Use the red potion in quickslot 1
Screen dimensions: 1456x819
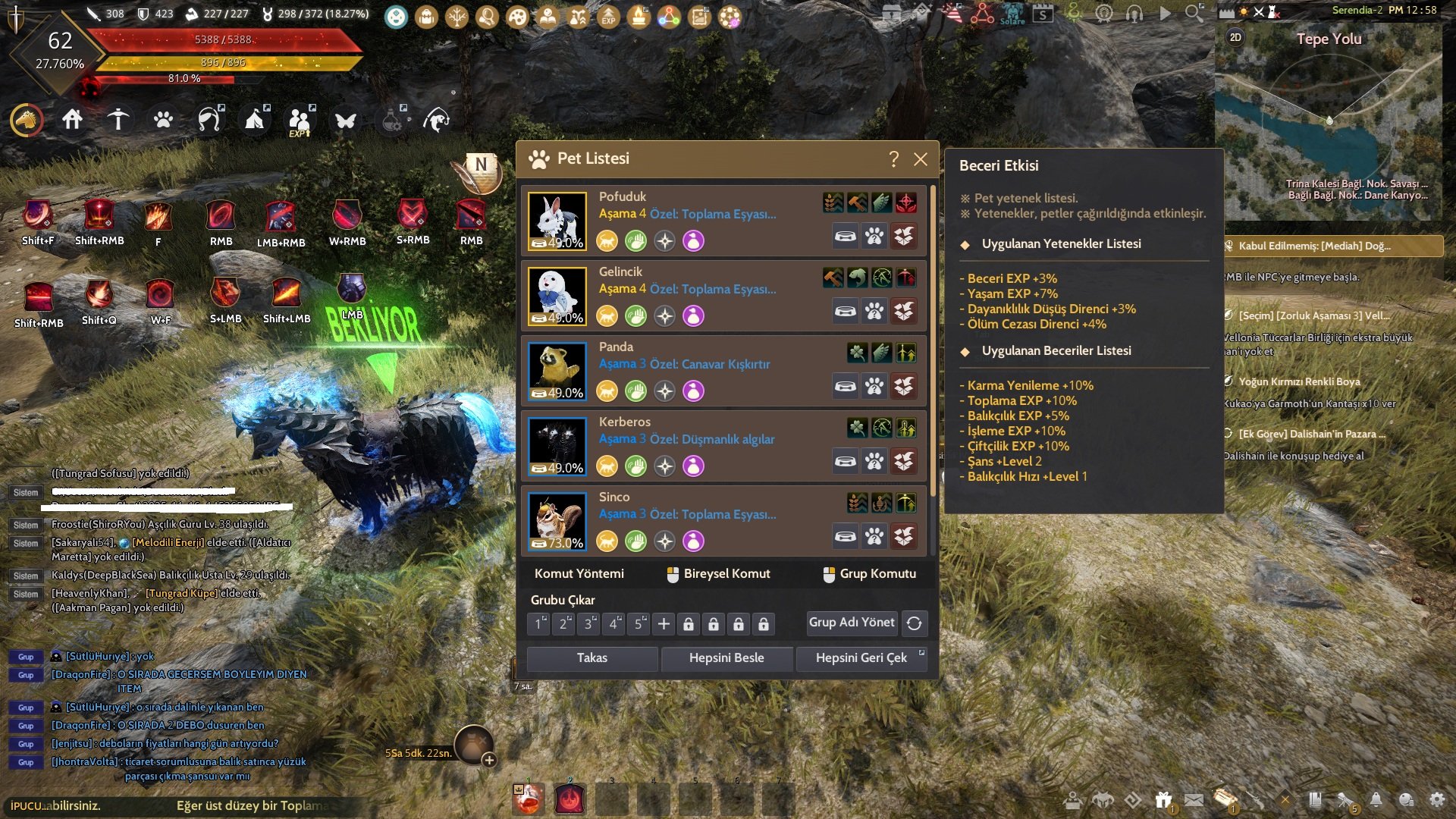pos(529,799)
